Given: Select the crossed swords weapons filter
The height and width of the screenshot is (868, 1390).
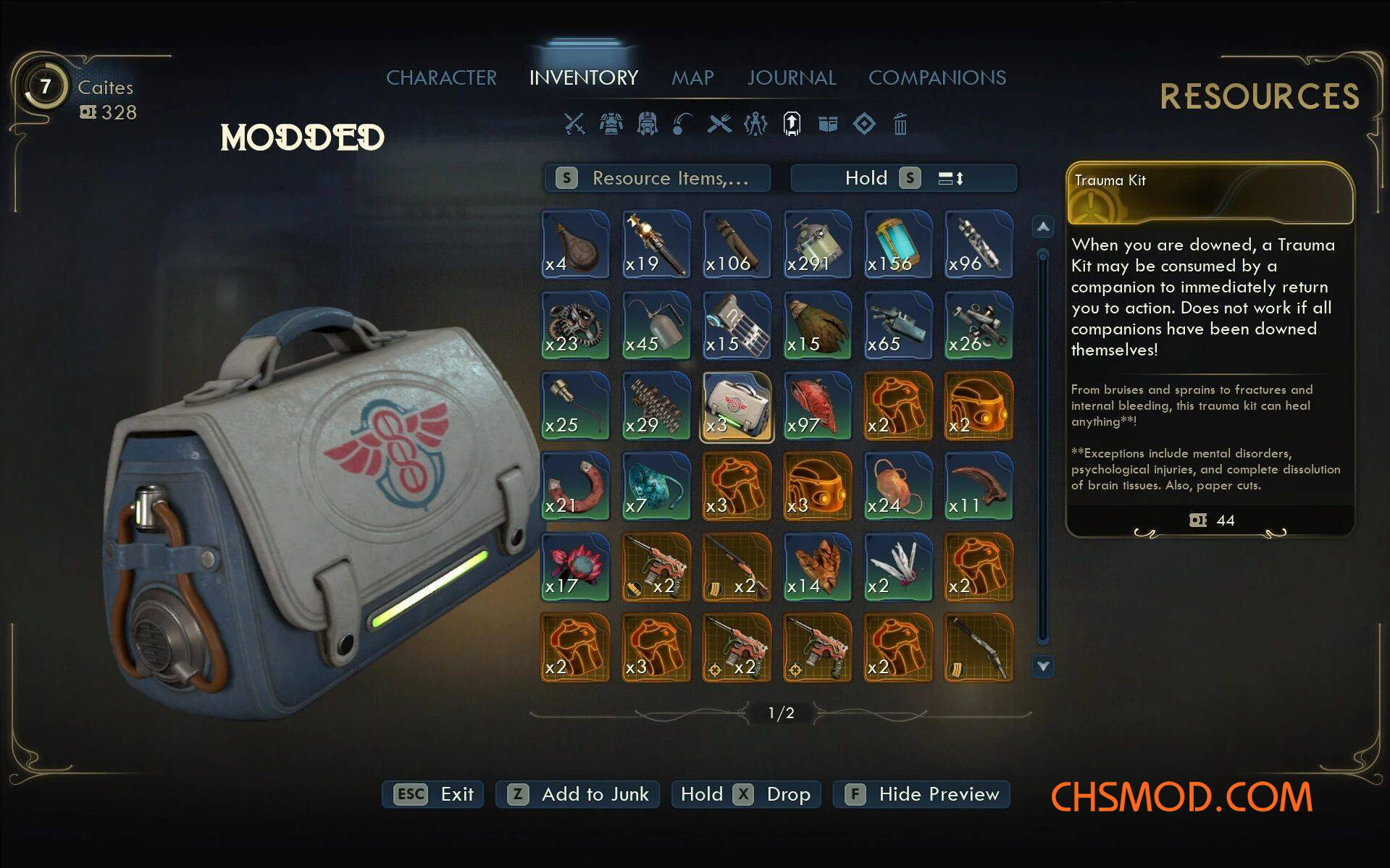Looking at the screenshot, I should pos(574,124).
